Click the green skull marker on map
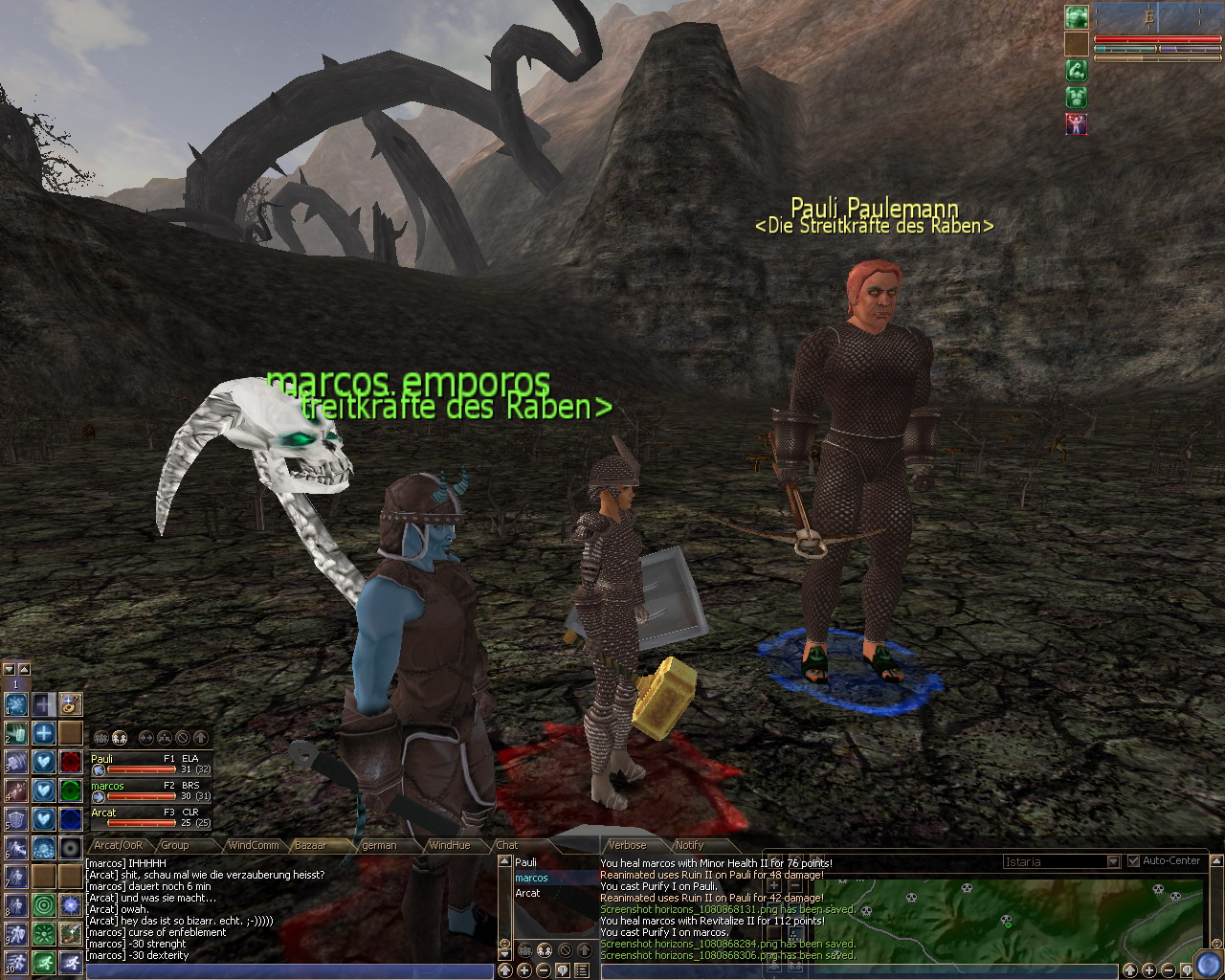The width and height of the screenshot is (1225, 980). [x=1006, y=922]
